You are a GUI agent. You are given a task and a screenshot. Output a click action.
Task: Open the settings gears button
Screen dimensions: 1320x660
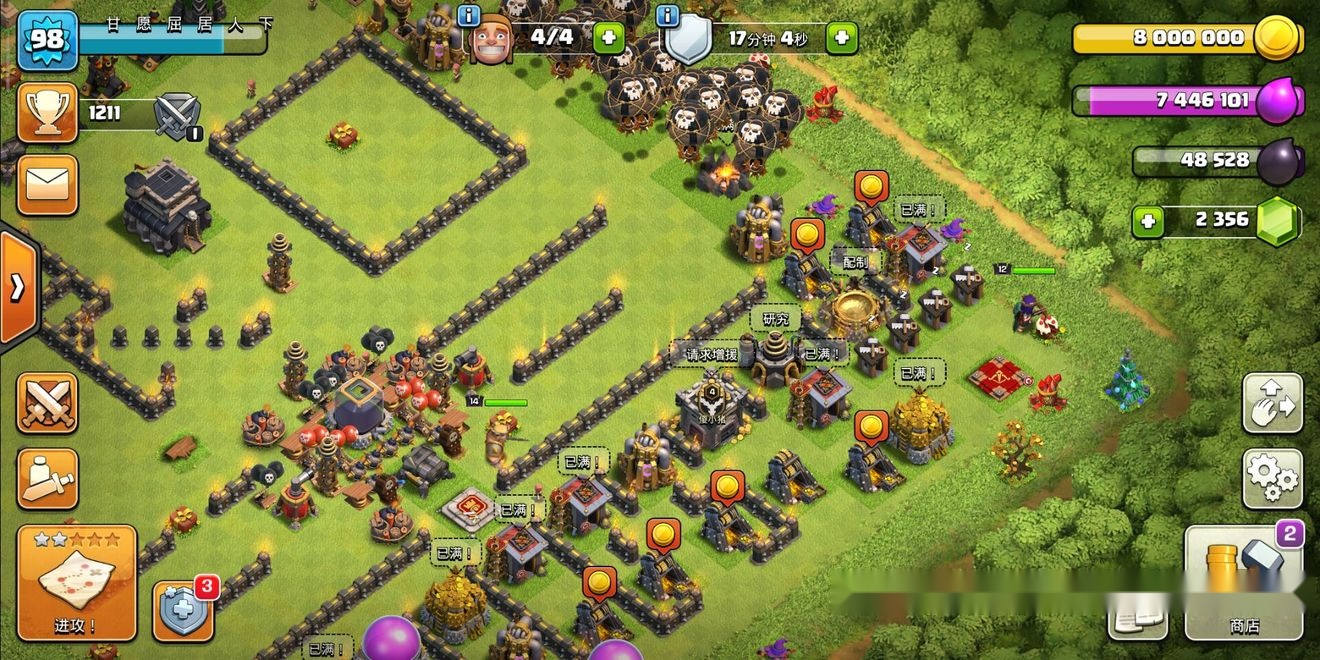(x=1272, y=479)
